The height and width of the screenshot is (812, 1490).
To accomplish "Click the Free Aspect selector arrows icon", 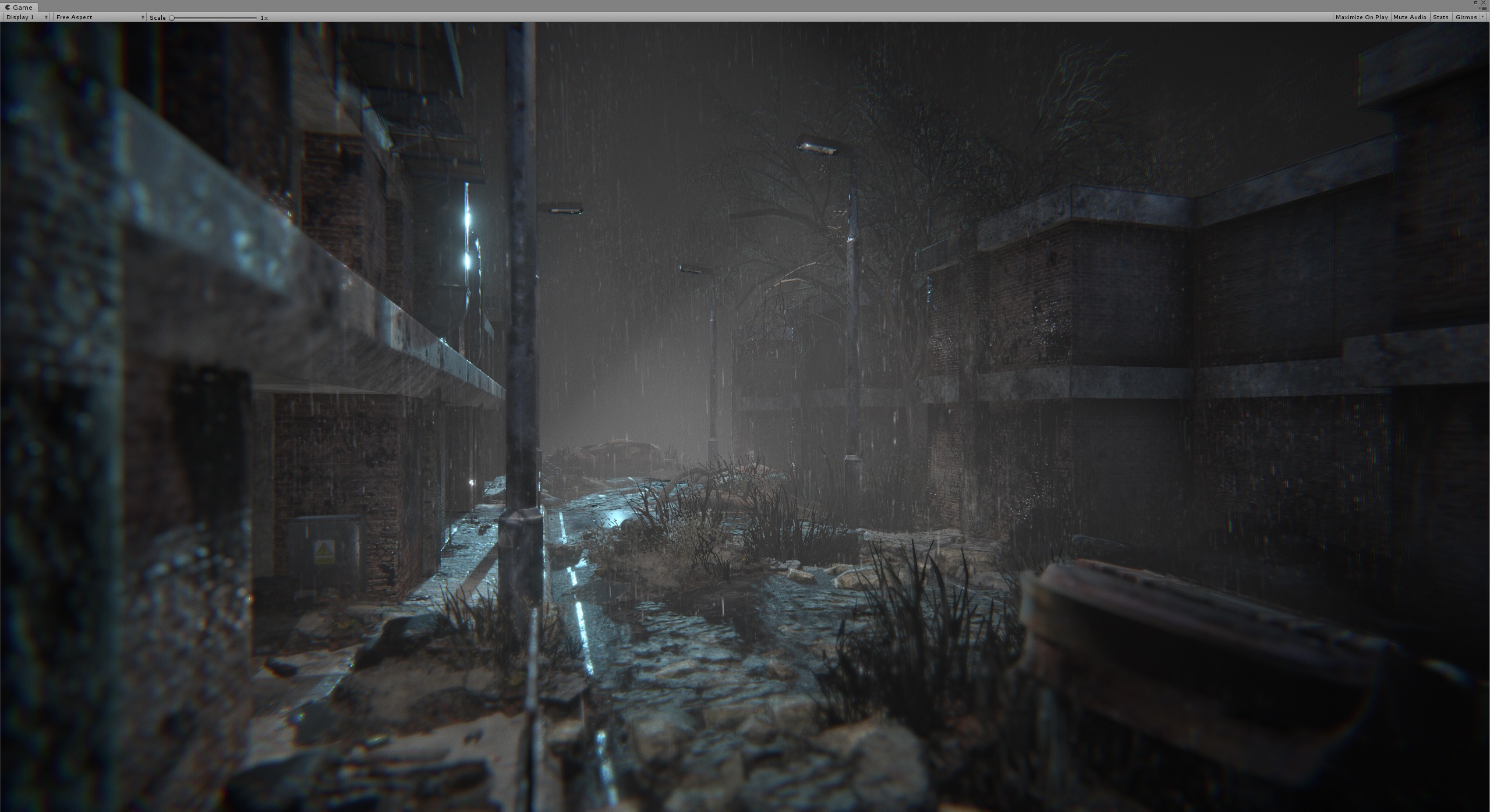I will (x=142, y=17).
